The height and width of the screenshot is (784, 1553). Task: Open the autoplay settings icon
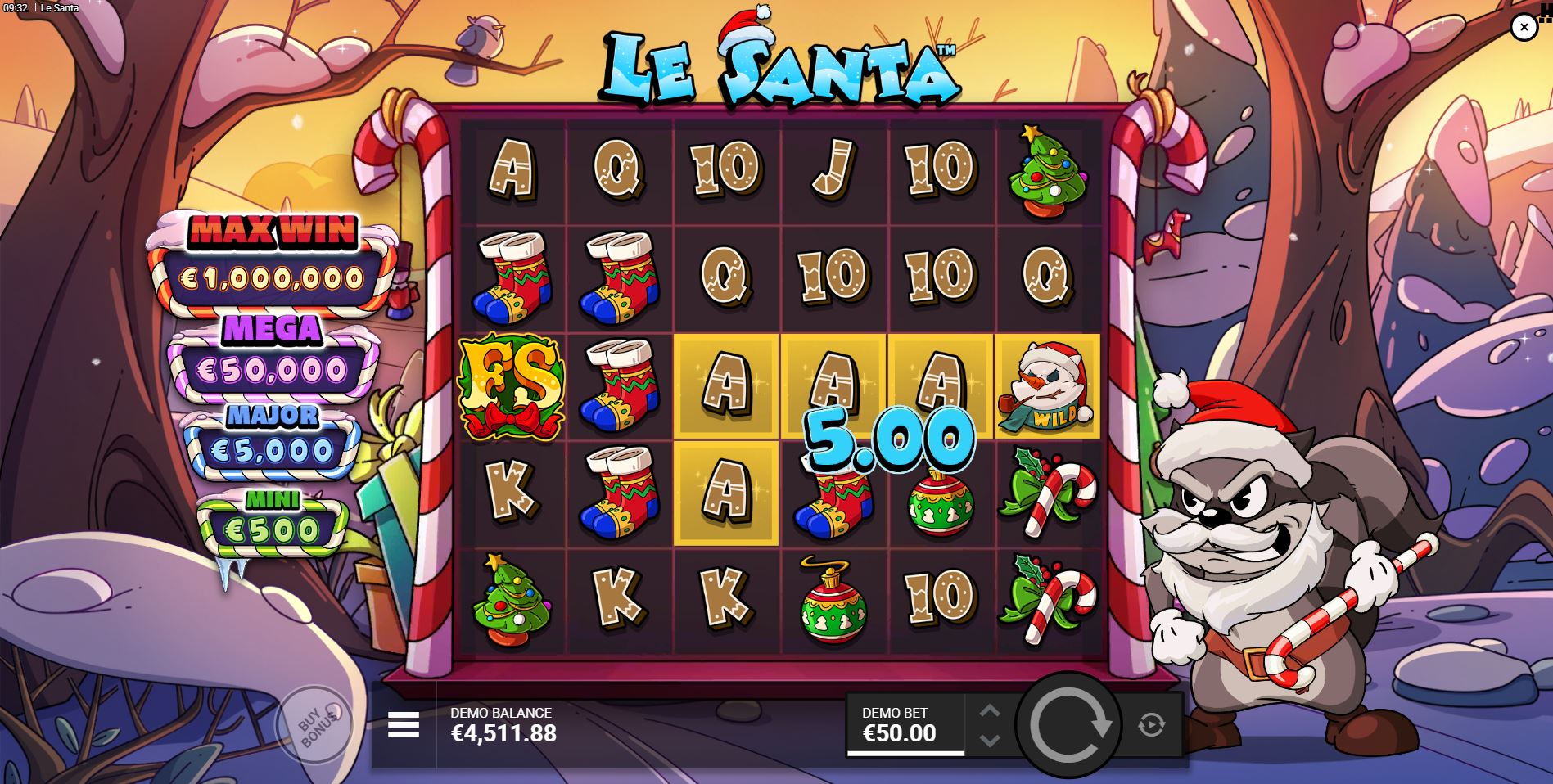tap(1152, 723)
